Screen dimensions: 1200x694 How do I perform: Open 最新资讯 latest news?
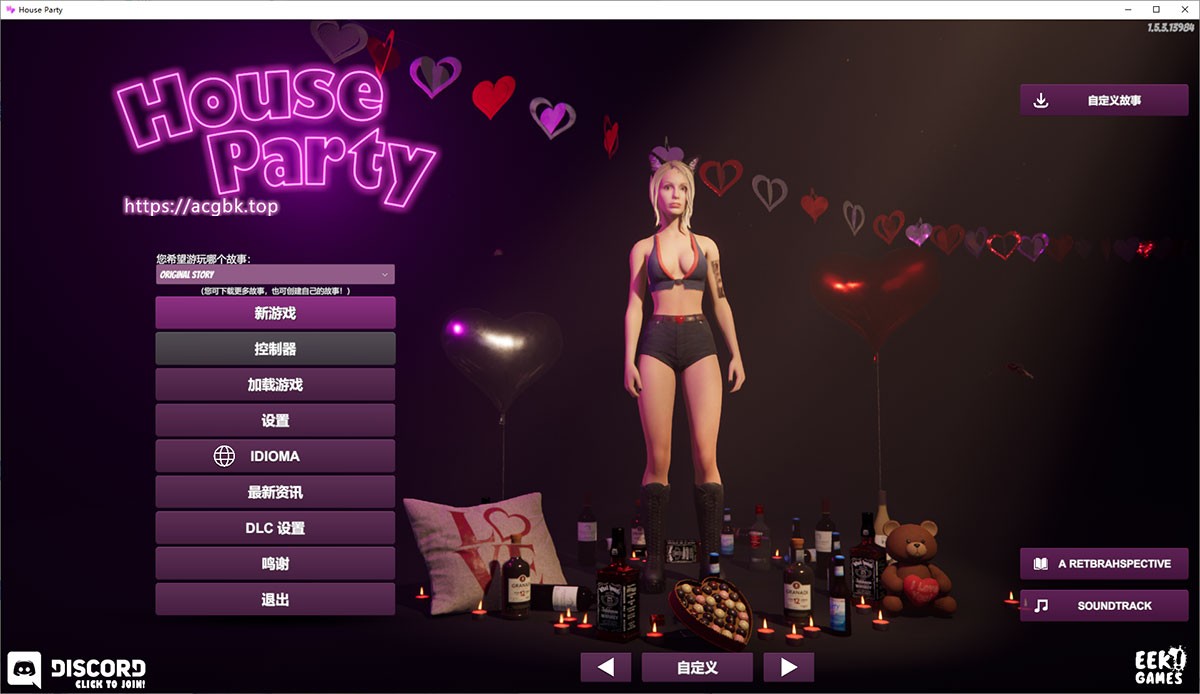coord(275,492)
